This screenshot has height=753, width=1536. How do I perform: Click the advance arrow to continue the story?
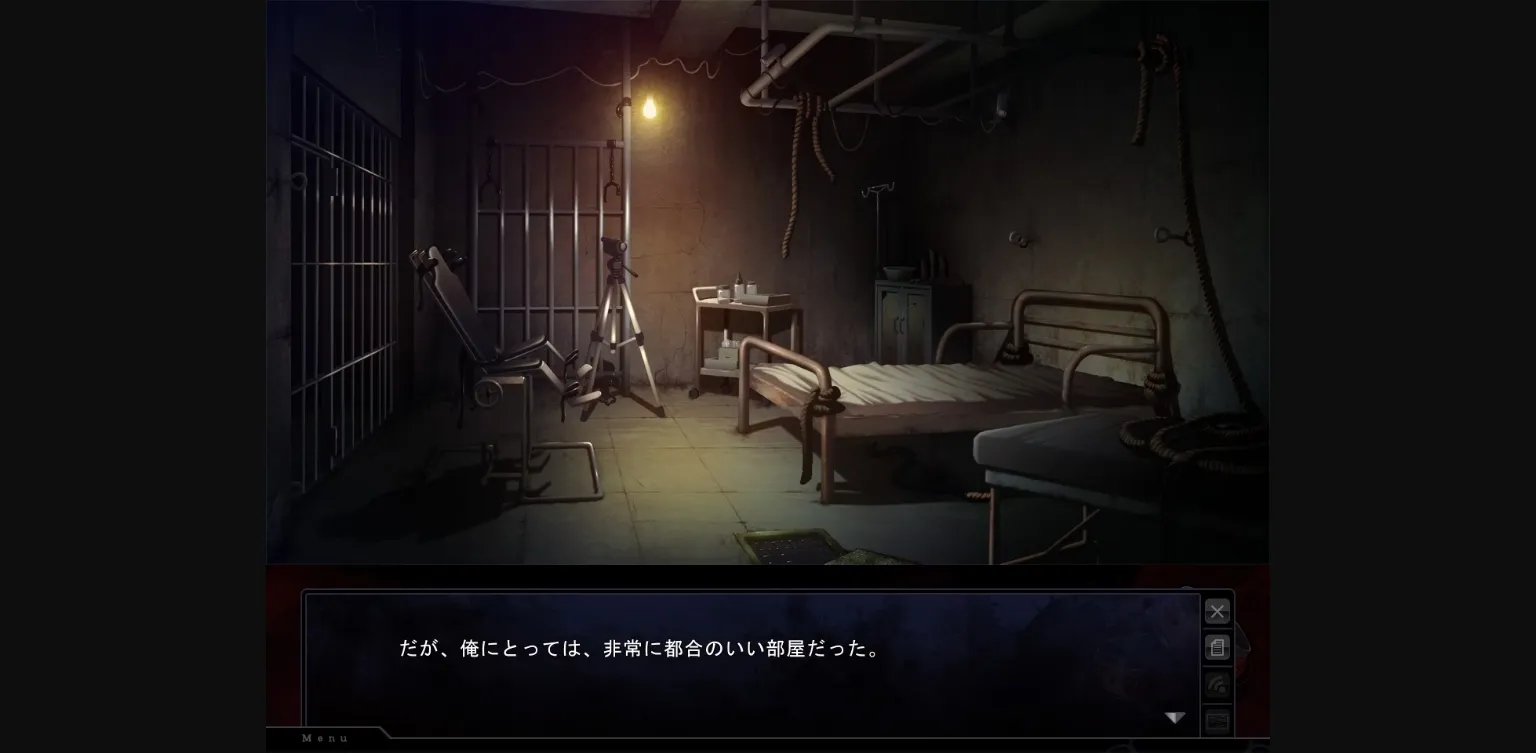(x=1175, y=716)
